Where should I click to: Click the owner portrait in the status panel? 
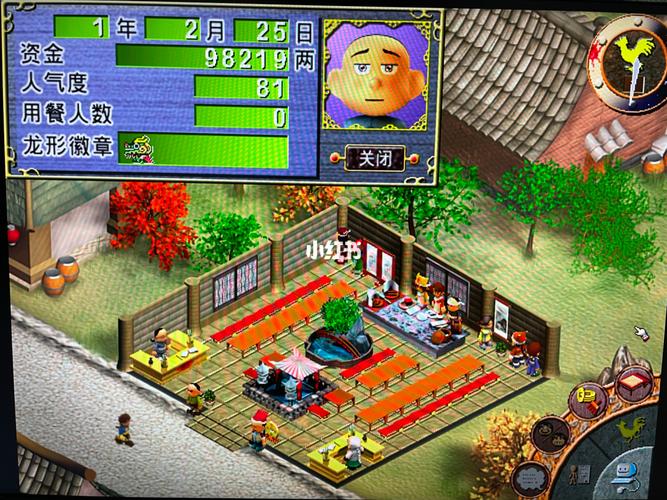pos(374,79)
